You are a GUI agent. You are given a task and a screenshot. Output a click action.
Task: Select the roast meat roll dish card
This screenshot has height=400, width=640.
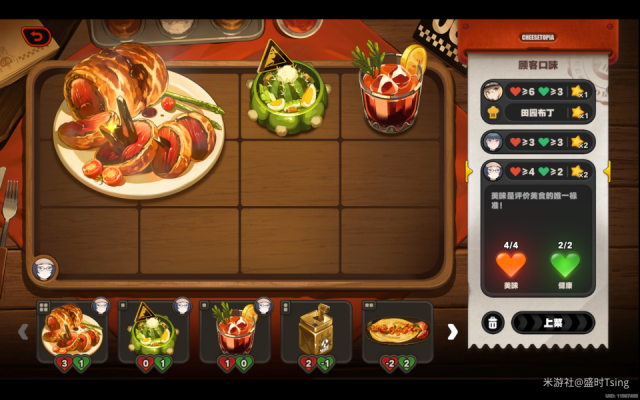click(72, 332)
